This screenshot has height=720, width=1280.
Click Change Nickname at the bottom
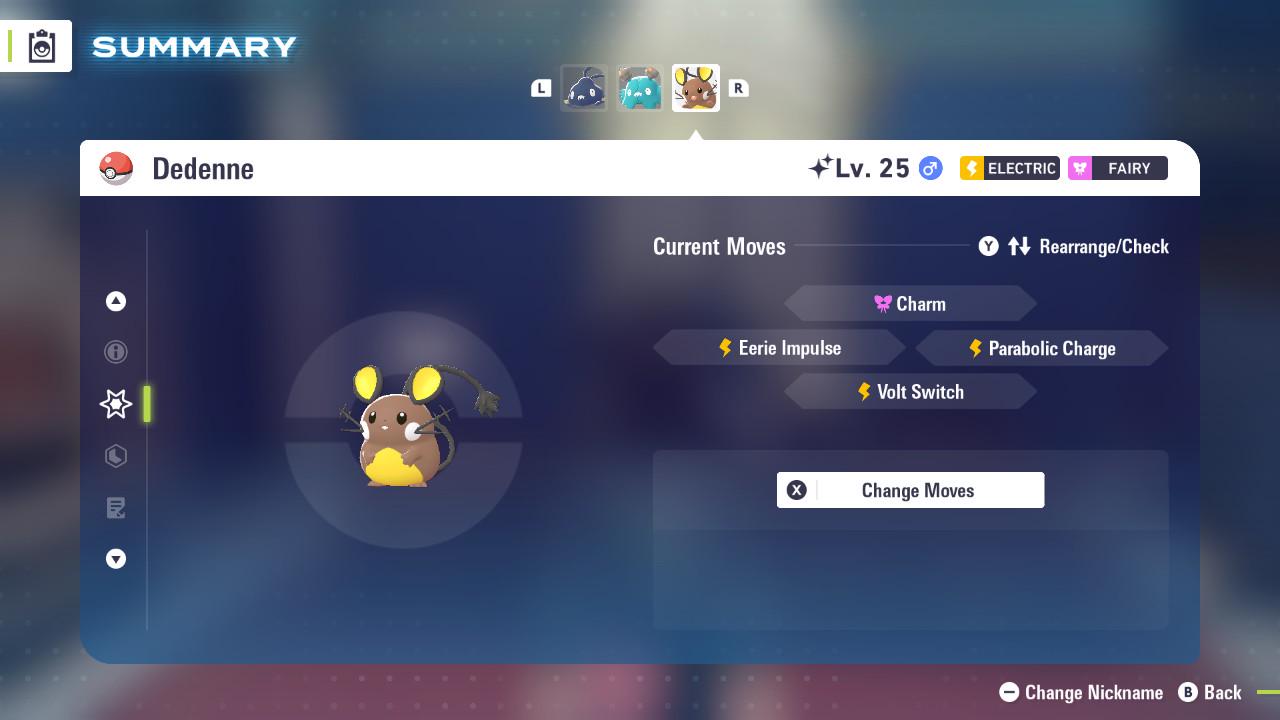(1080, 692)
